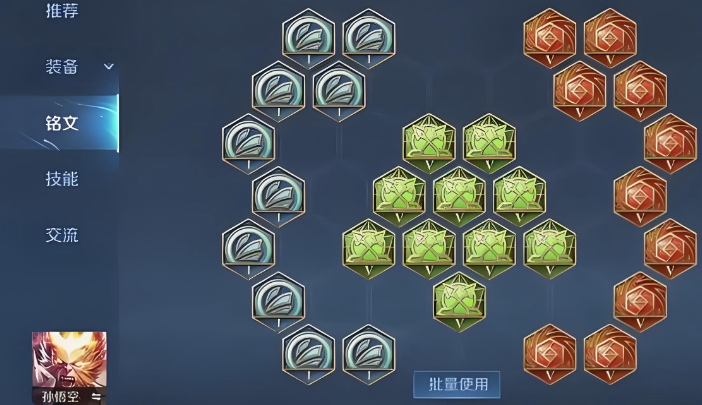Viewport: 702px width, 405px height.
Task: Choose the 孙悟空 hero portrait
Action: point(69,363)
